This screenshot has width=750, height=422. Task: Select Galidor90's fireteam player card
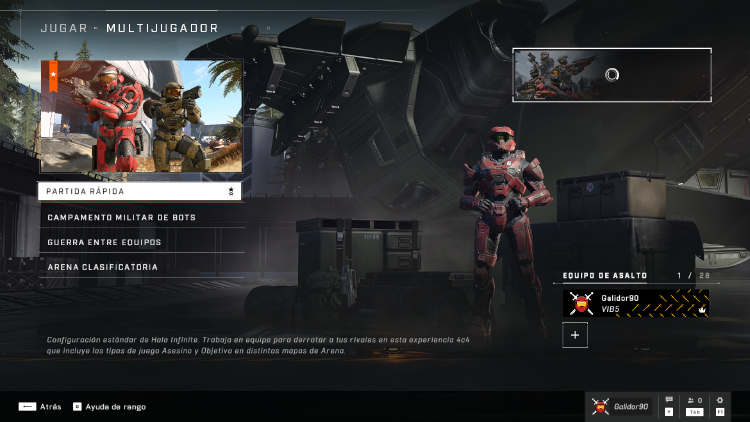coord(636,303)
